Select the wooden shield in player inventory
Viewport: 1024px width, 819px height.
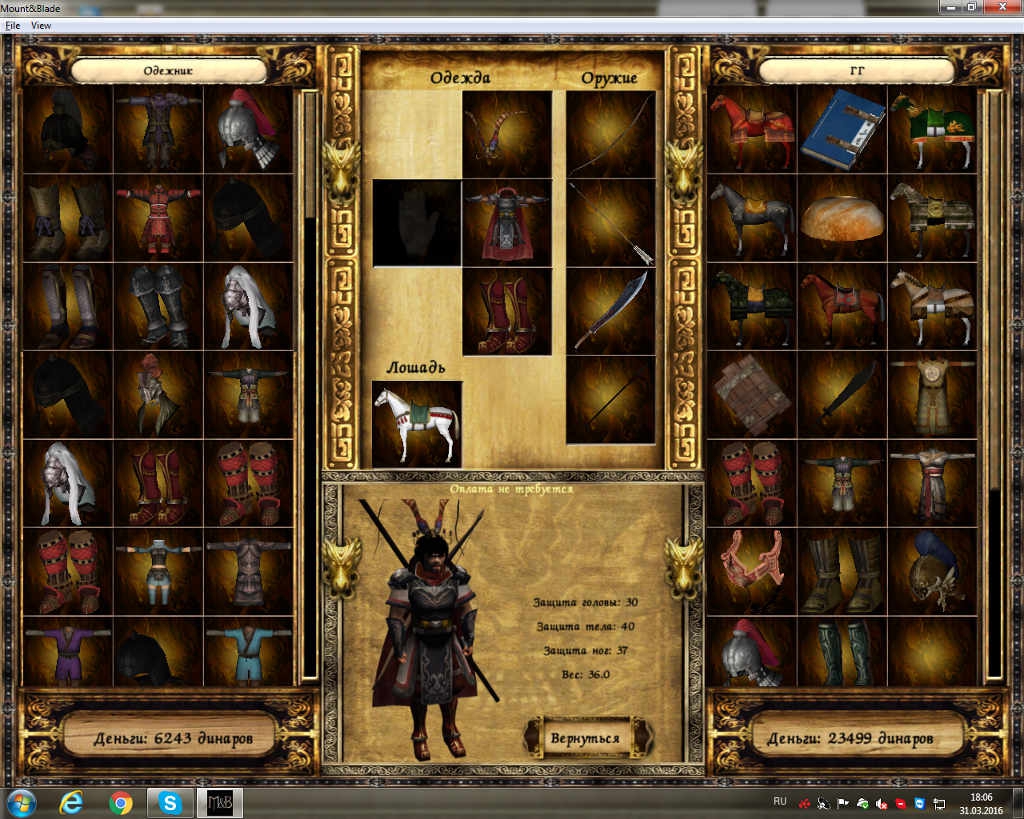point(751,395)
